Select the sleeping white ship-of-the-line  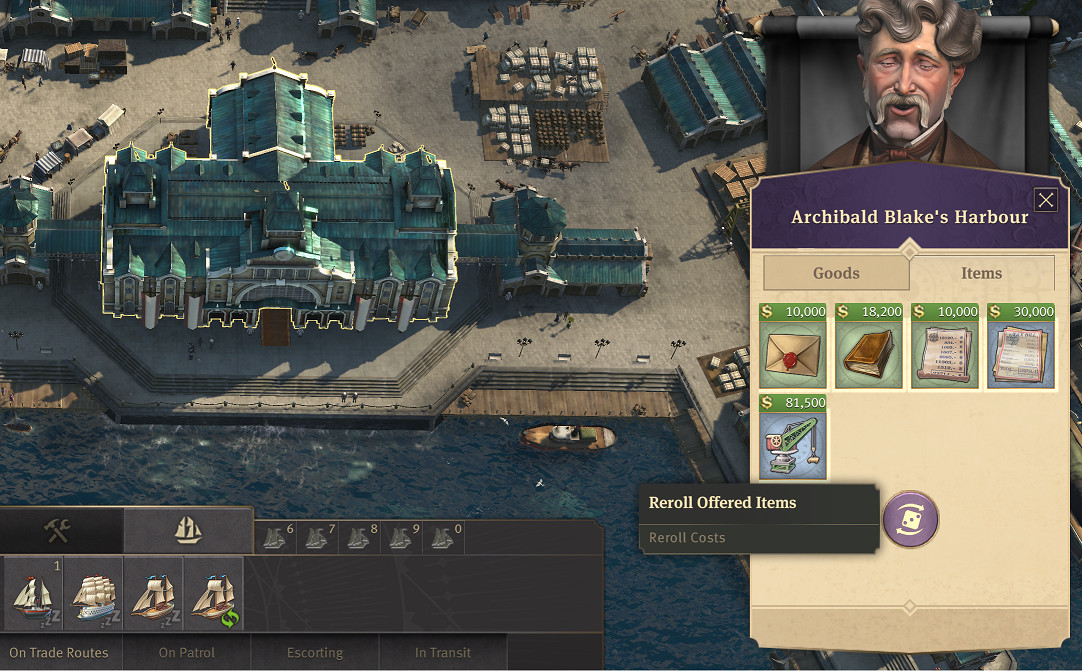93,594
